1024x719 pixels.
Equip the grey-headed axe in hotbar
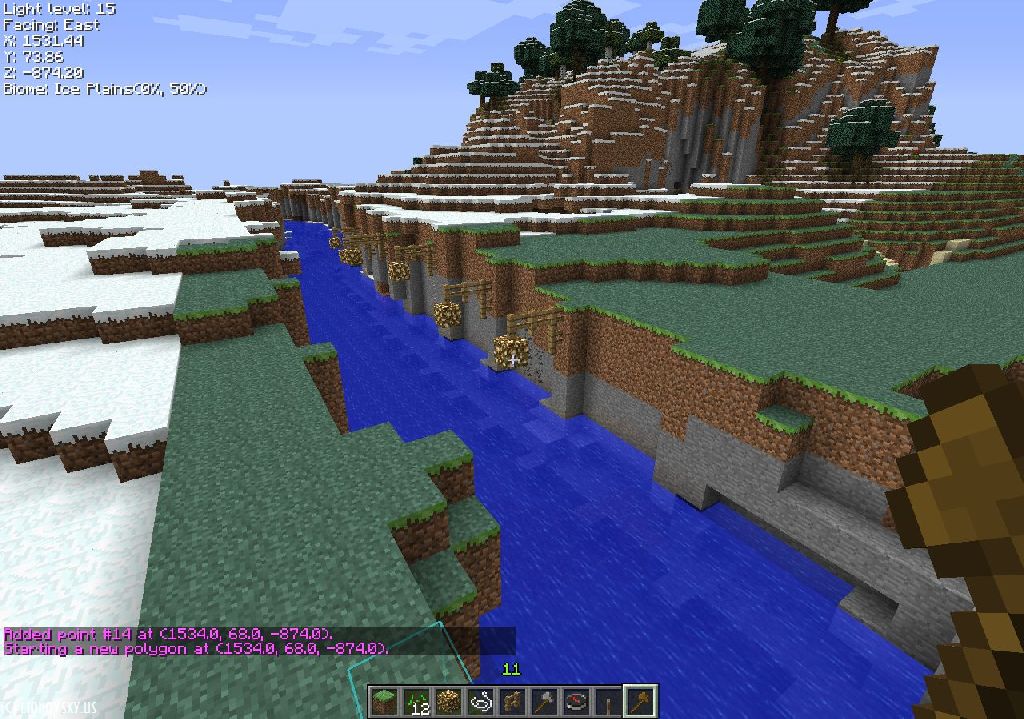point(544,702)
